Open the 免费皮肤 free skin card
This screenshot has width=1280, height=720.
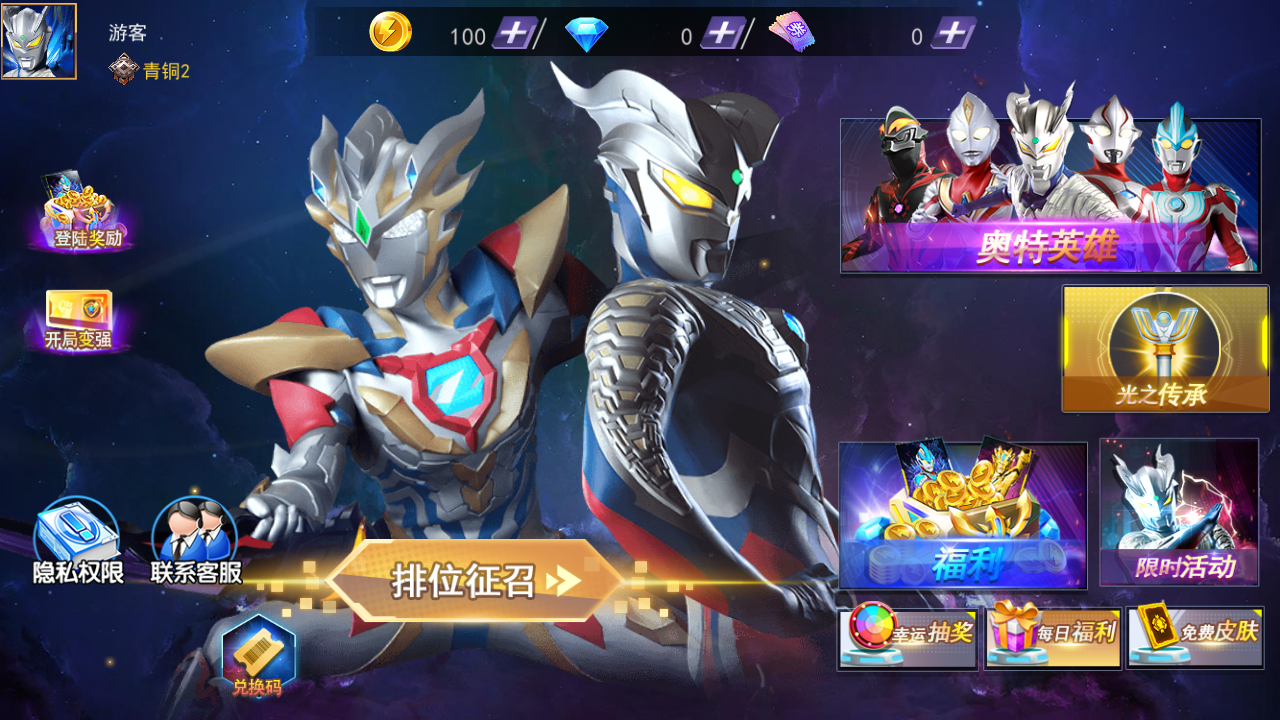pos(1194,636)
